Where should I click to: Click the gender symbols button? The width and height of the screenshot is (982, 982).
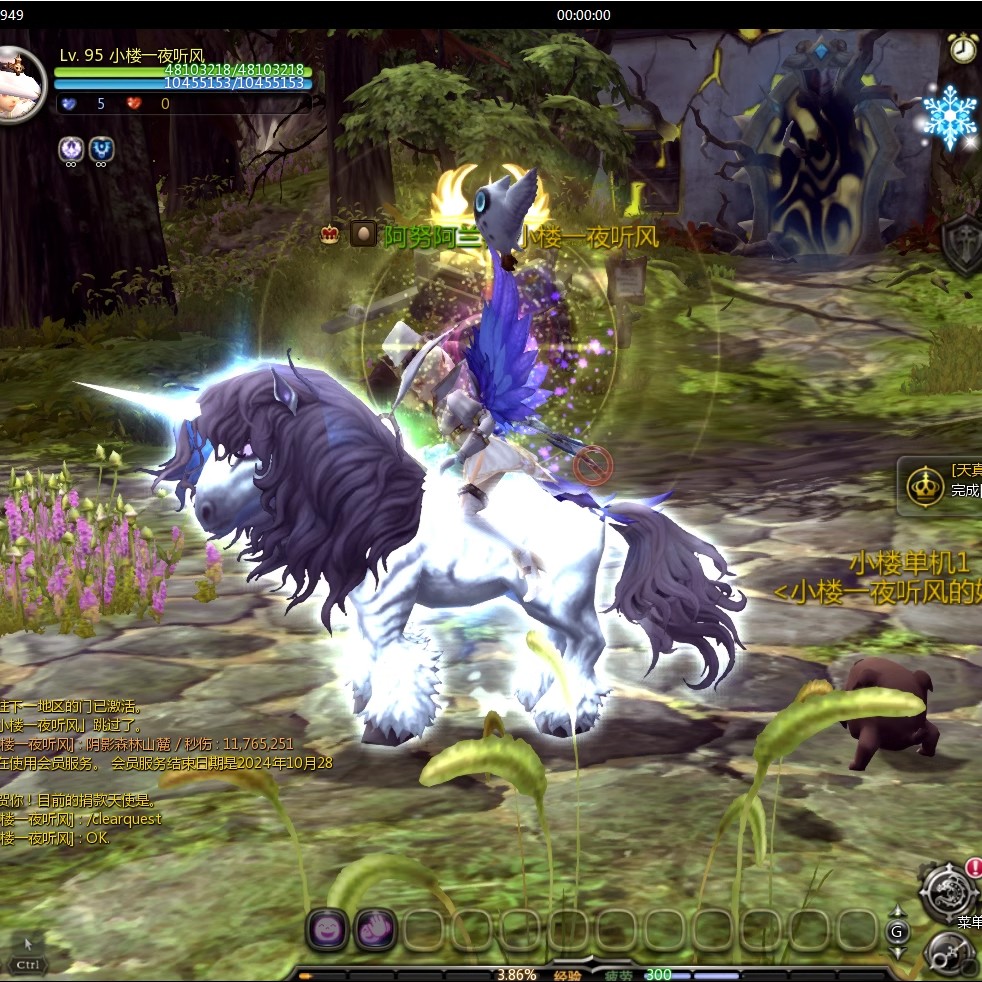tap(948, 954)
